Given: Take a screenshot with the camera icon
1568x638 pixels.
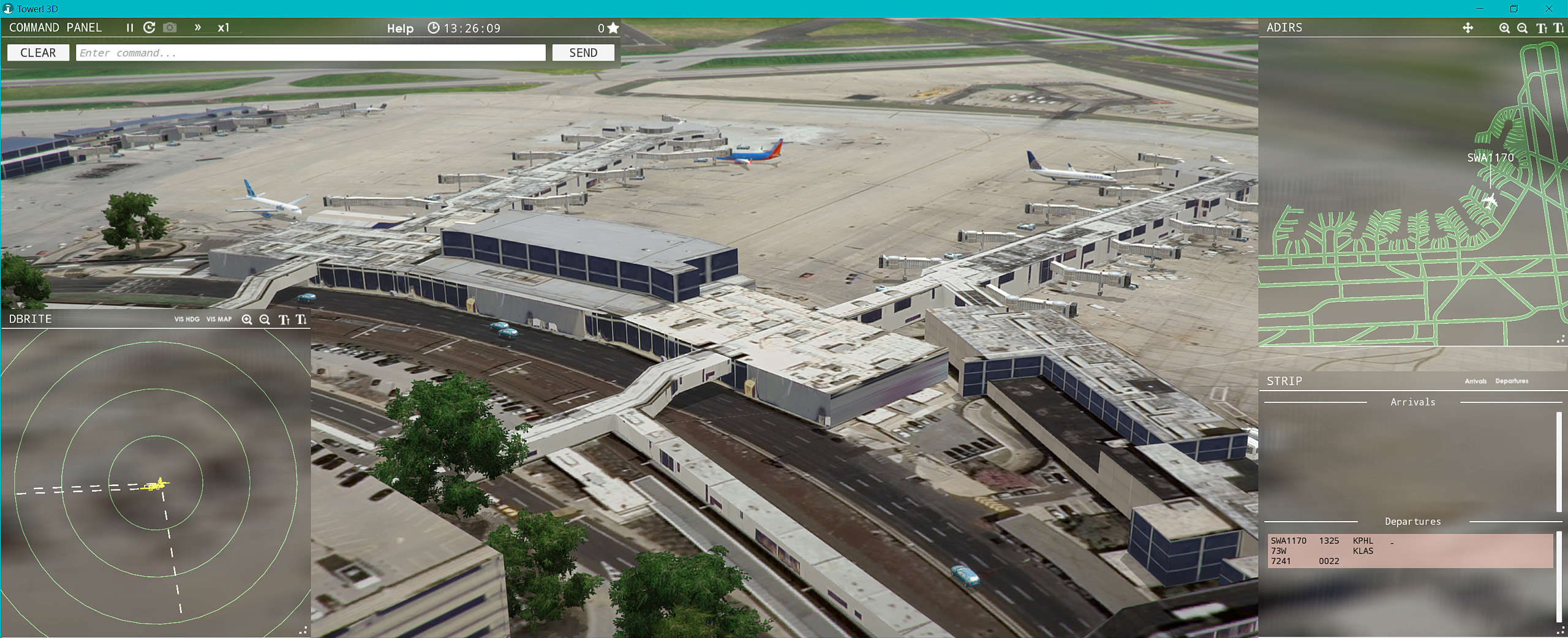Looking at the screenshot, I should (x=170, y=28).
